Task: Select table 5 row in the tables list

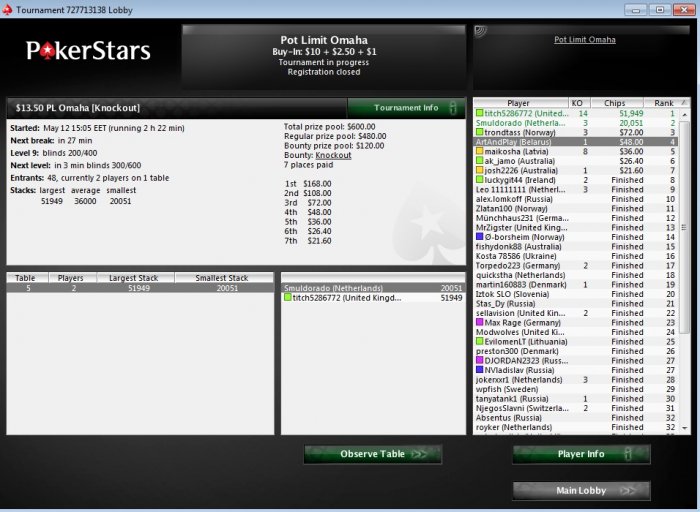Action: tap(140, 288)
